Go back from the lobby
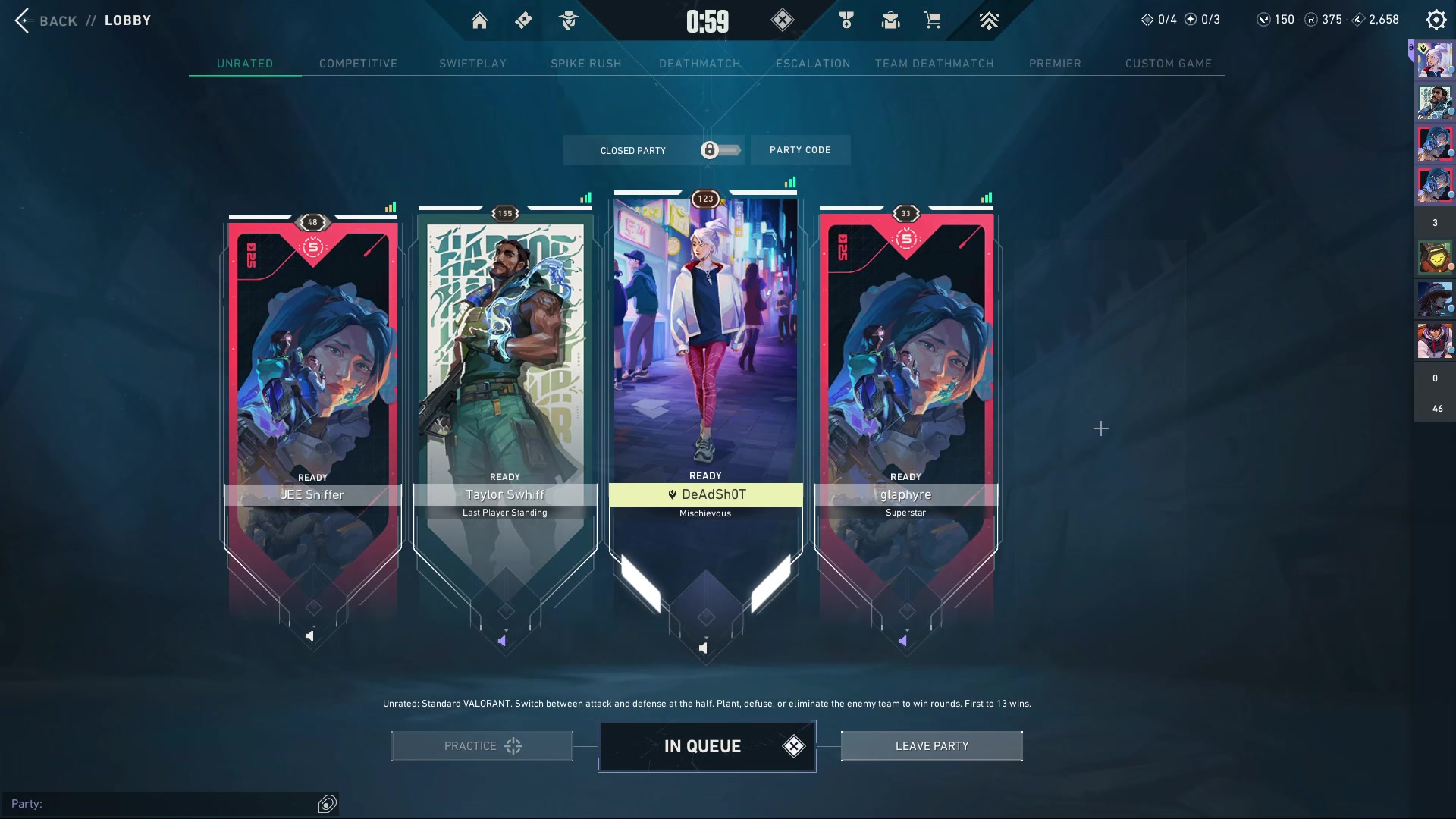 pos(45,20)
